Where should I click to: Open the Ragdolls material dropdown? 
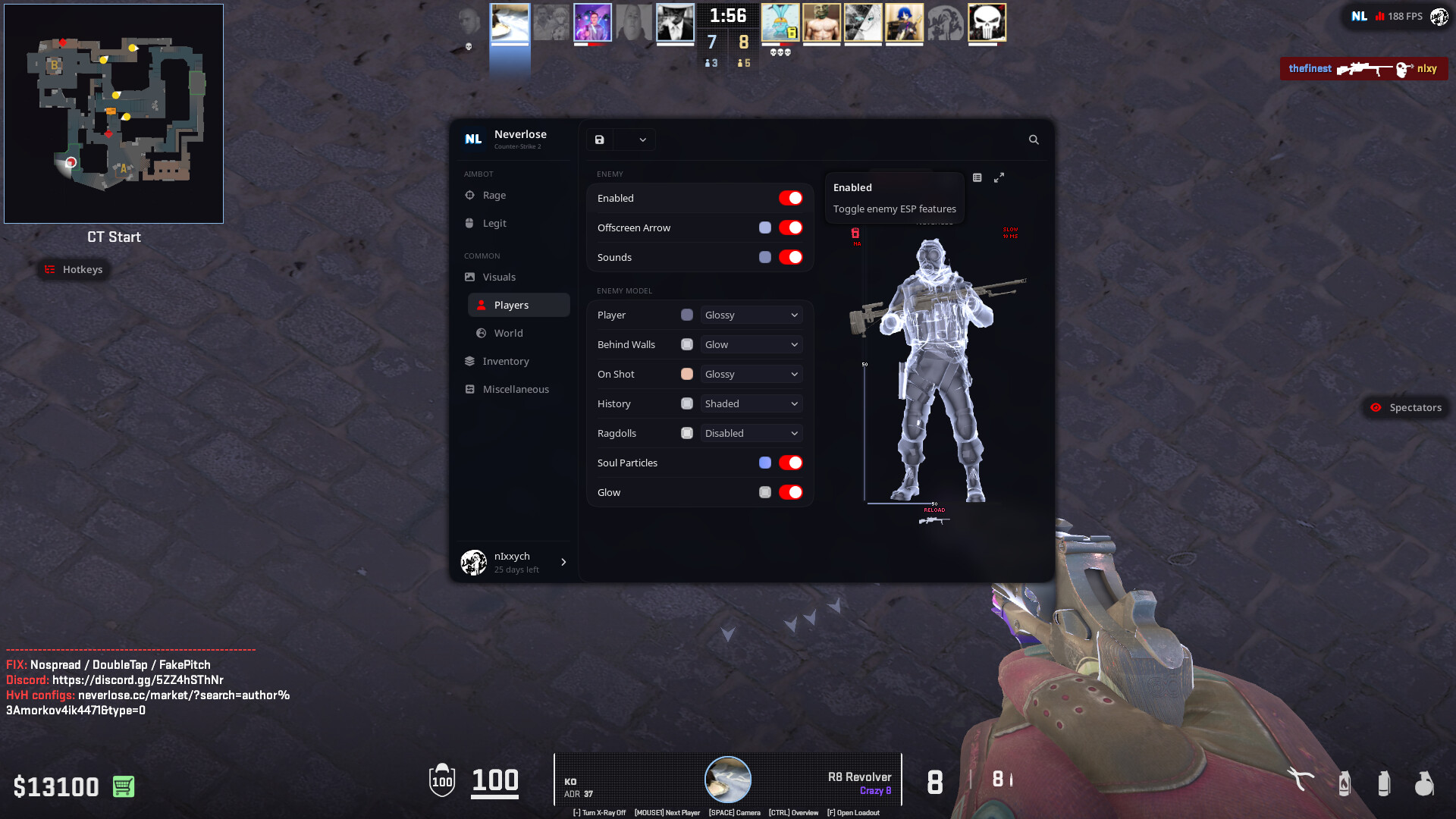751,433
